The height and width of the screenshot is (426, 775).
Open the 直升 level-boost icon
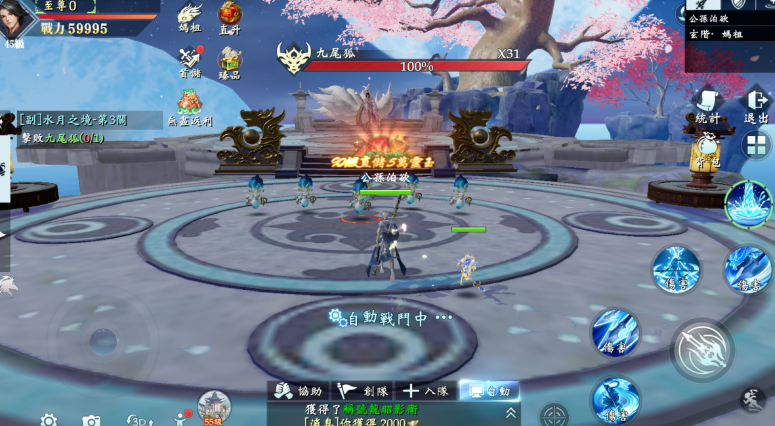click(x=230, y=16)
